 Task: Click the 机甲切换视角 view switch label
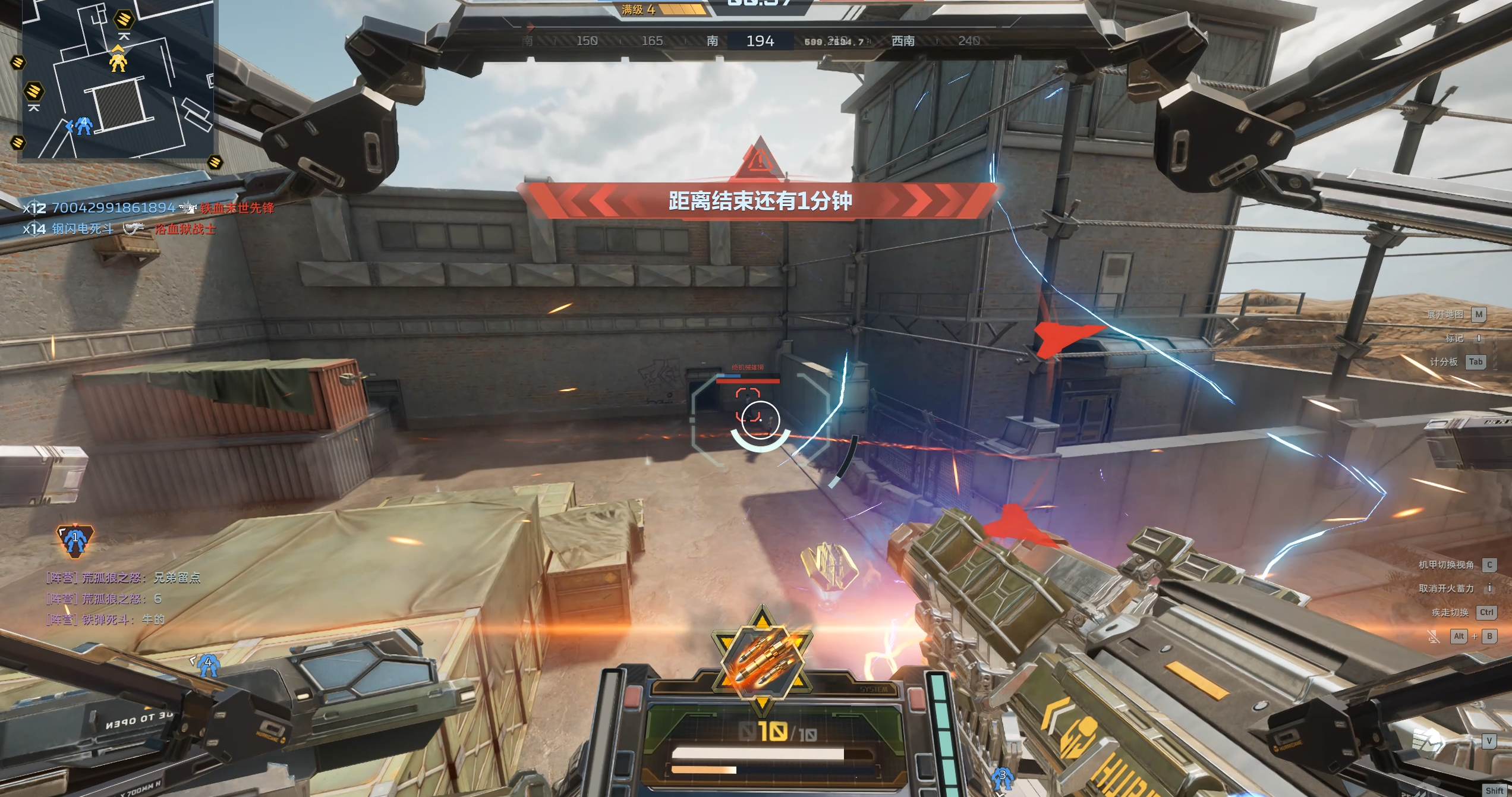tap(1446, 565)
